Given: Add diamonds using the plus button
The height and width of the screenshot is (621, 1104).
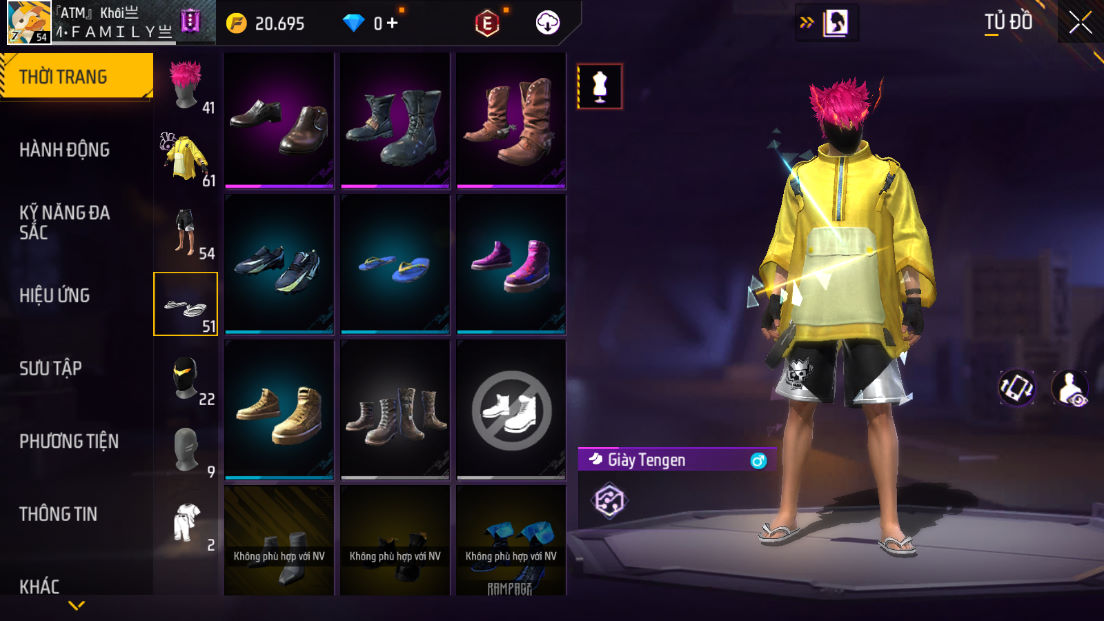Looking at the screenshot, I should click(391, 23).
